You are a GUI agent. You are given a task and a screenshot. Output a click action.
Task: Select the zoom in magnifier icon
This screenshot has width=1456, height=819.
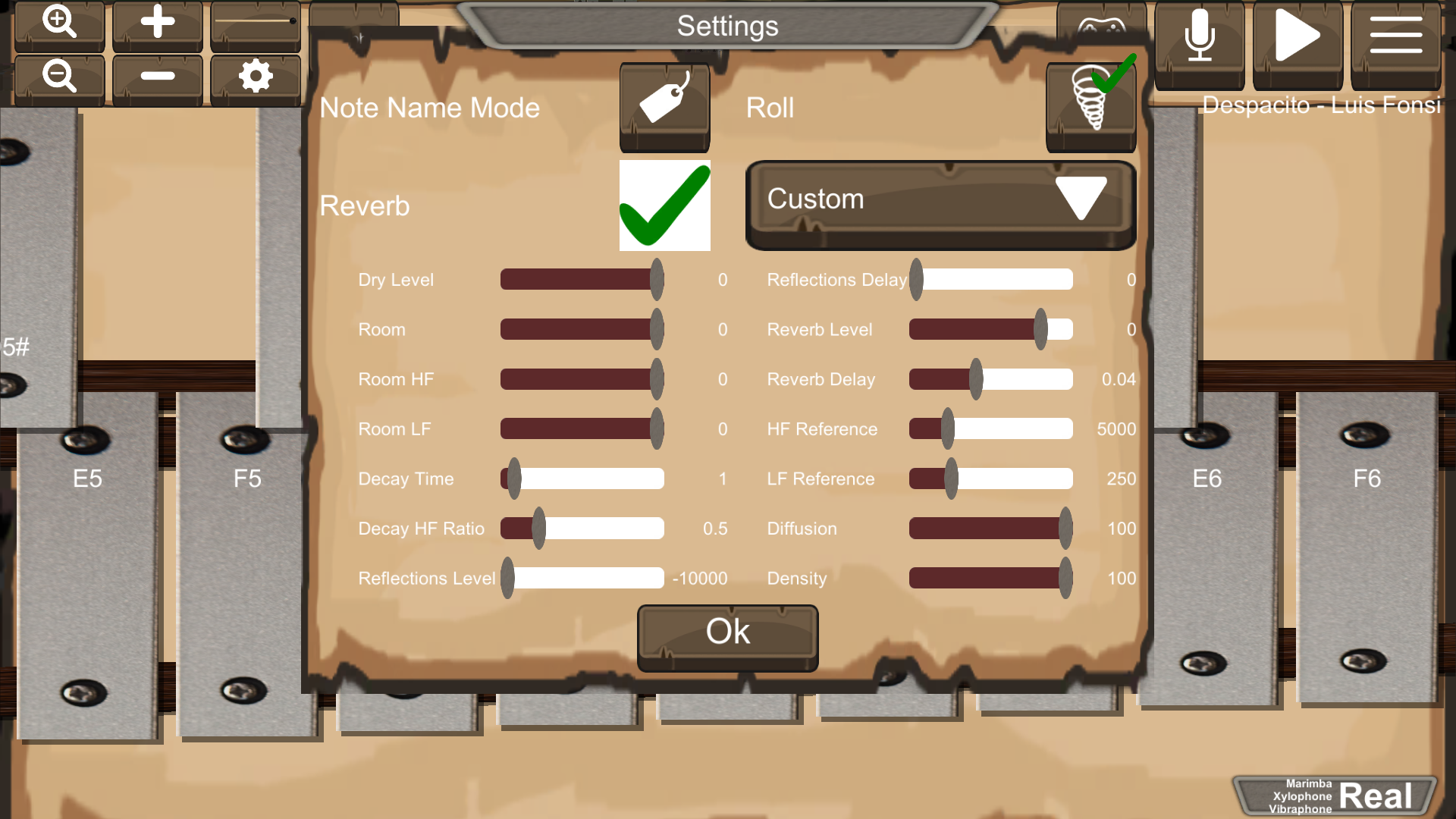click(x=59, y=24)
